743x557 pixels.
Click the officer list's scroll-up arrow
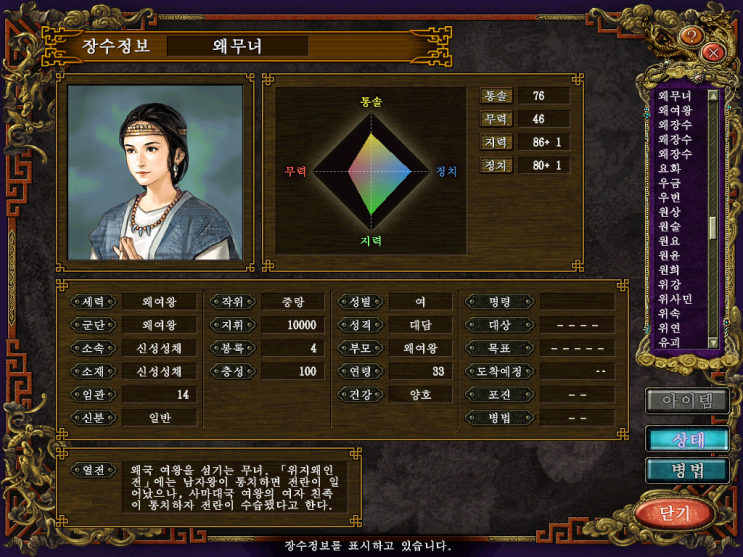point(713,96)
